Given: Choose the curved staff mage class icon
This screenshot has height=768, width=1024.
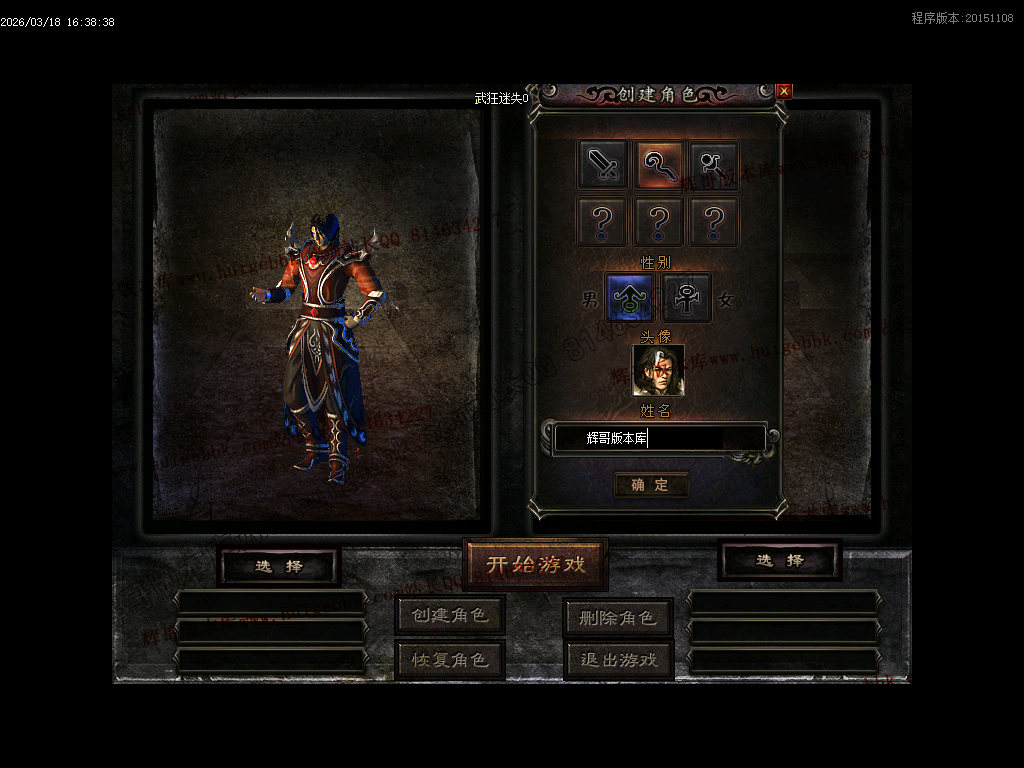Looking at the screenshot, I should [x=659, y=164].
